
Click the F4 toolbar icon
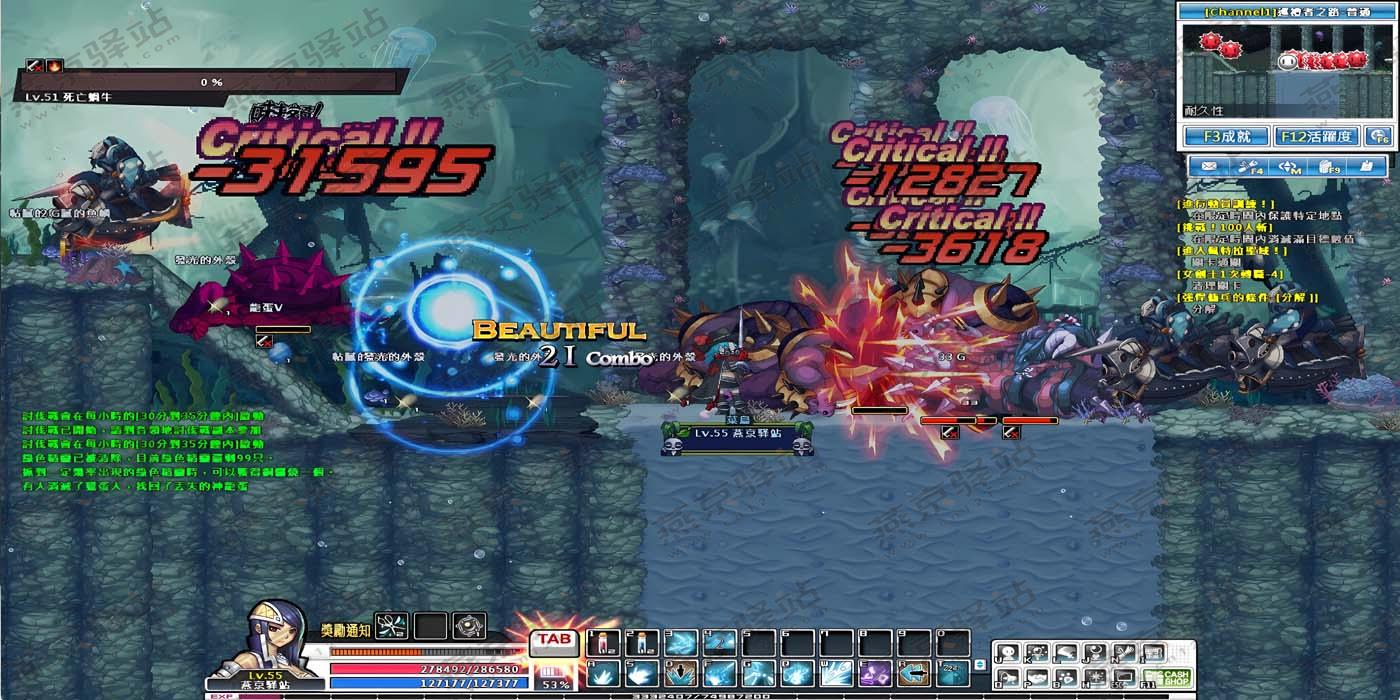click(1250, 167)
